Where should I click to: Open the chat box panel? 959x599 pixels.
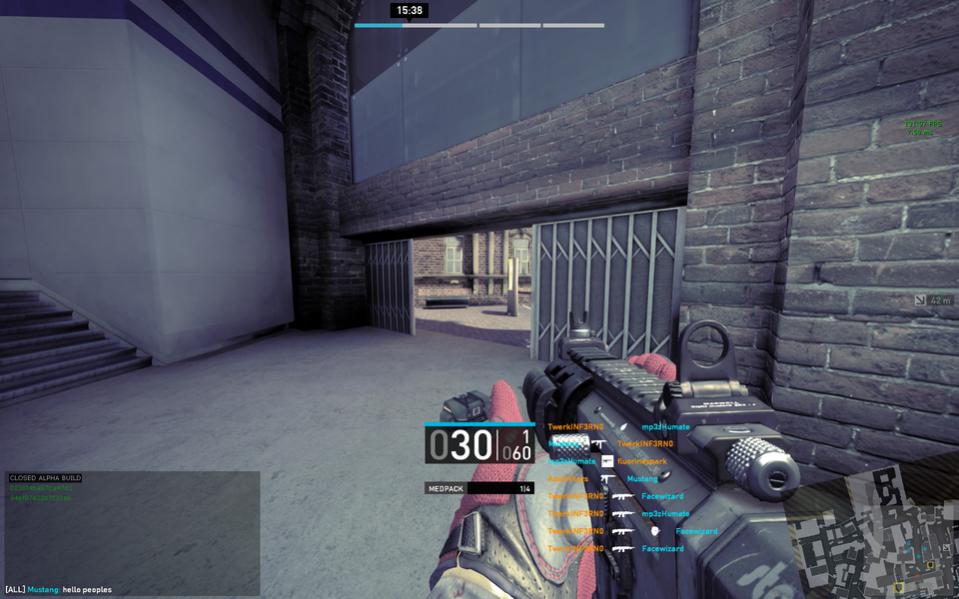coord(132,528)
